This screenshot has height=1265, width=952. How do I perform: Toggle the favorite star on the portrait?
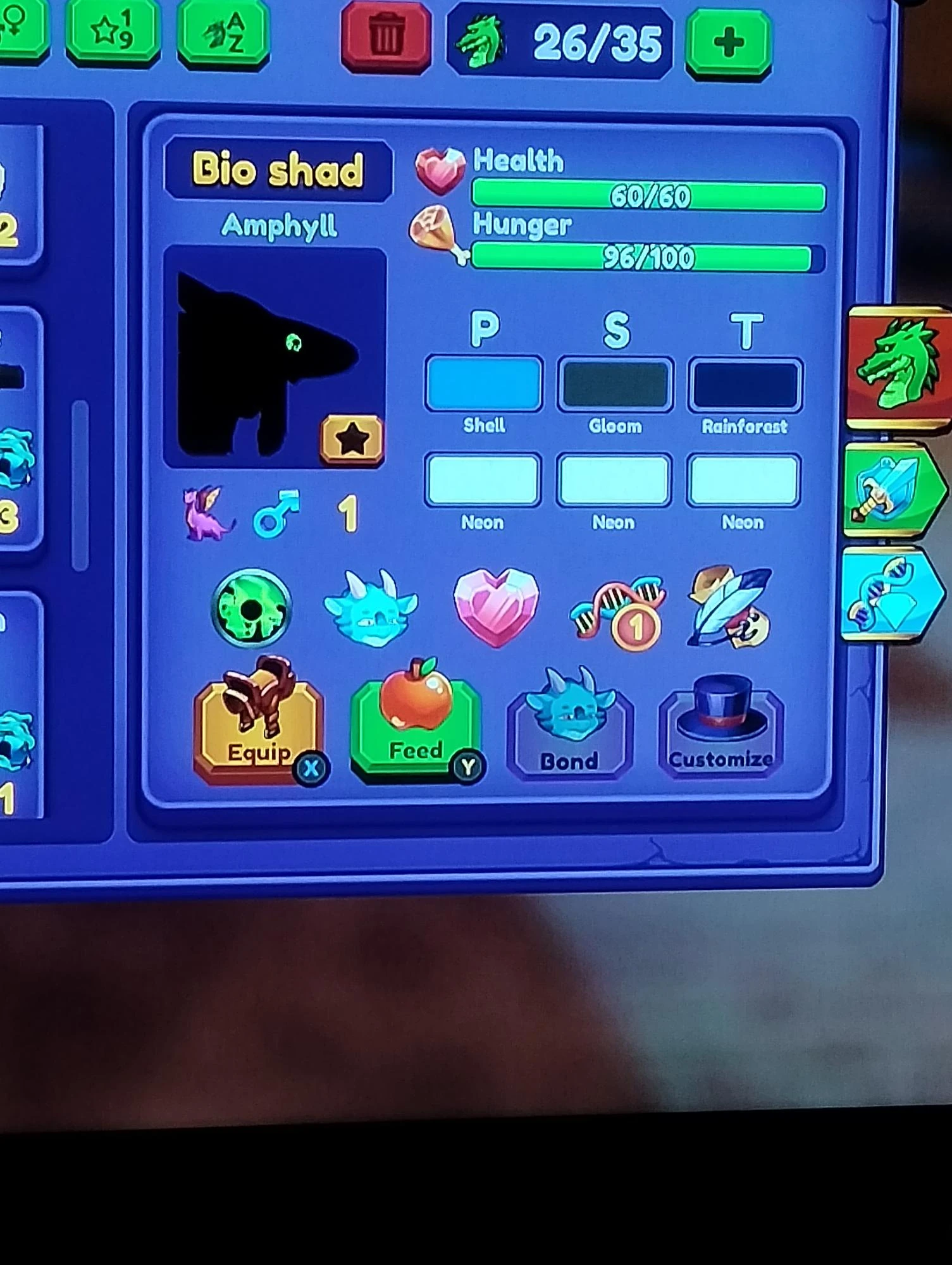click(352, 438)
